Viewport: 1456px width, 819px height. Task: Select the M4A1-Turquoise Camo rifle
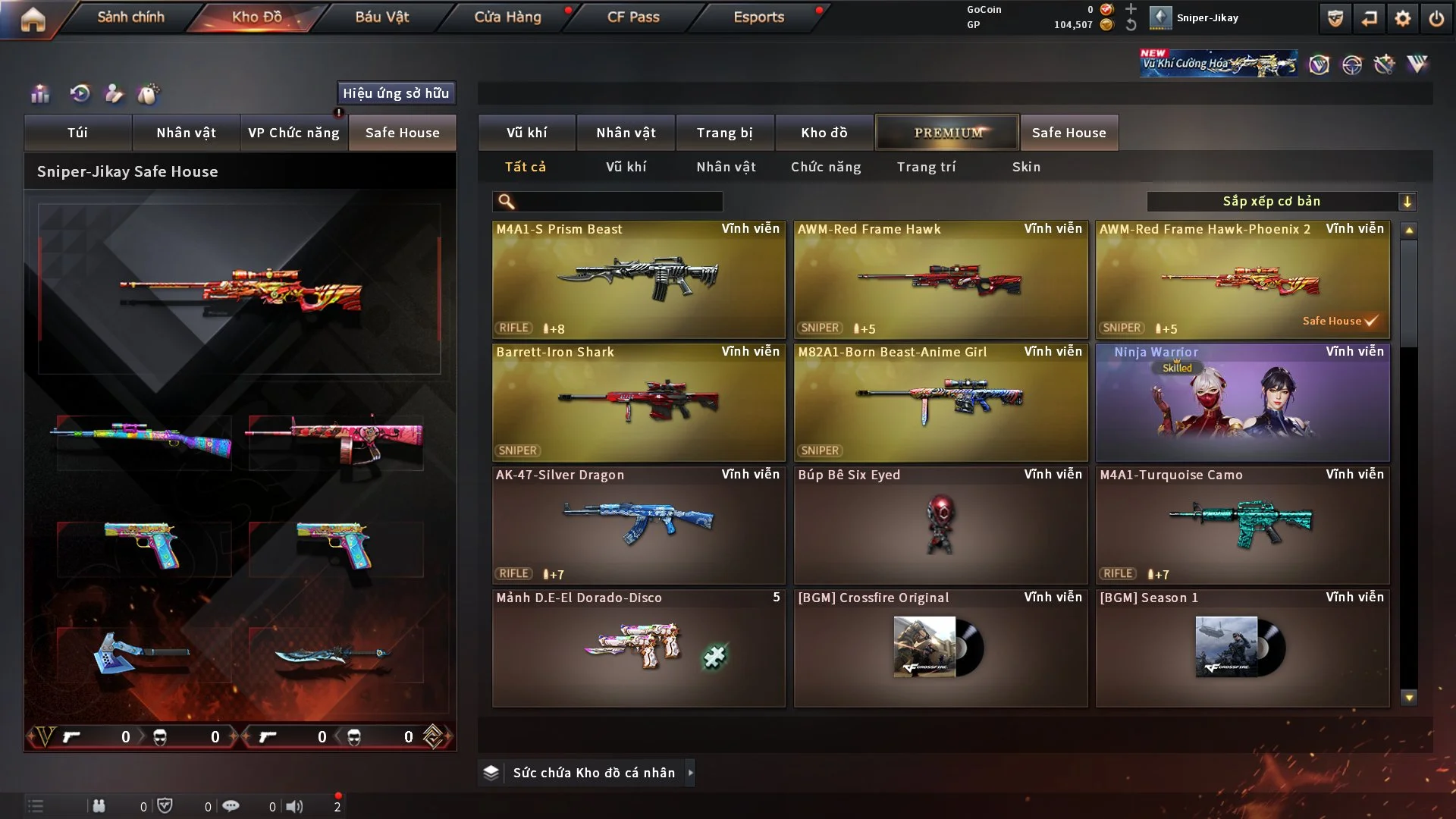coord(1242,525)
